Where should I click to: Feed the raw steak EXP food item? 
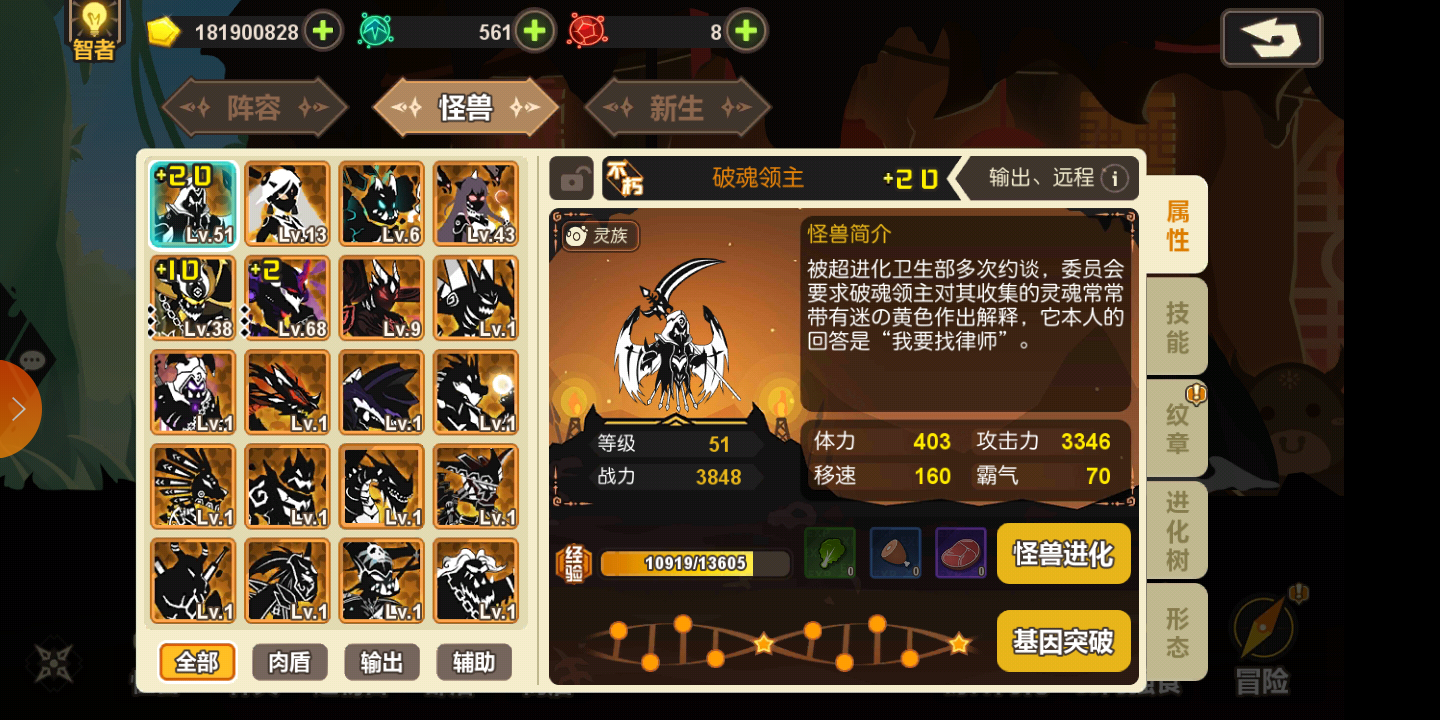click(960, 553)
